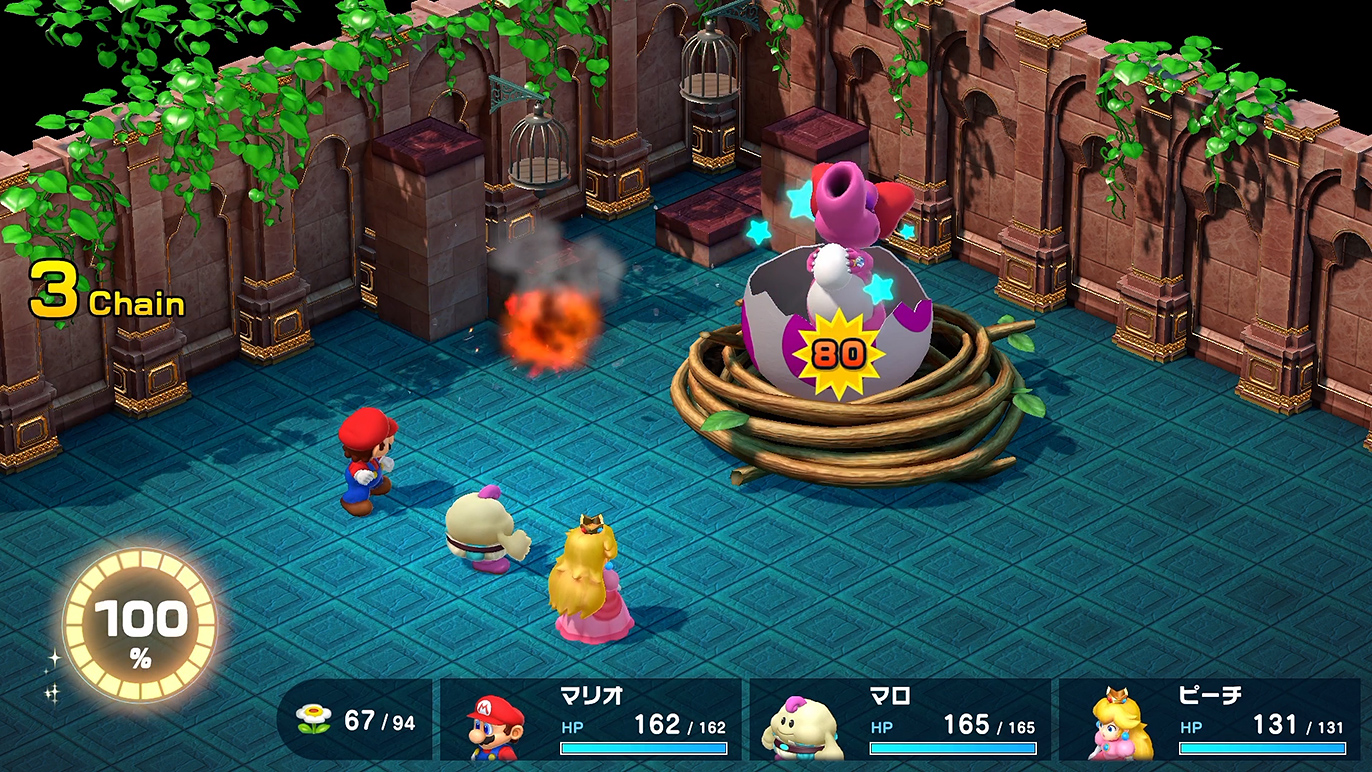Select Mallow's (マロ) party status panel
The height and width of the screenshot is (772, 1372).
[x=900, y=719]
